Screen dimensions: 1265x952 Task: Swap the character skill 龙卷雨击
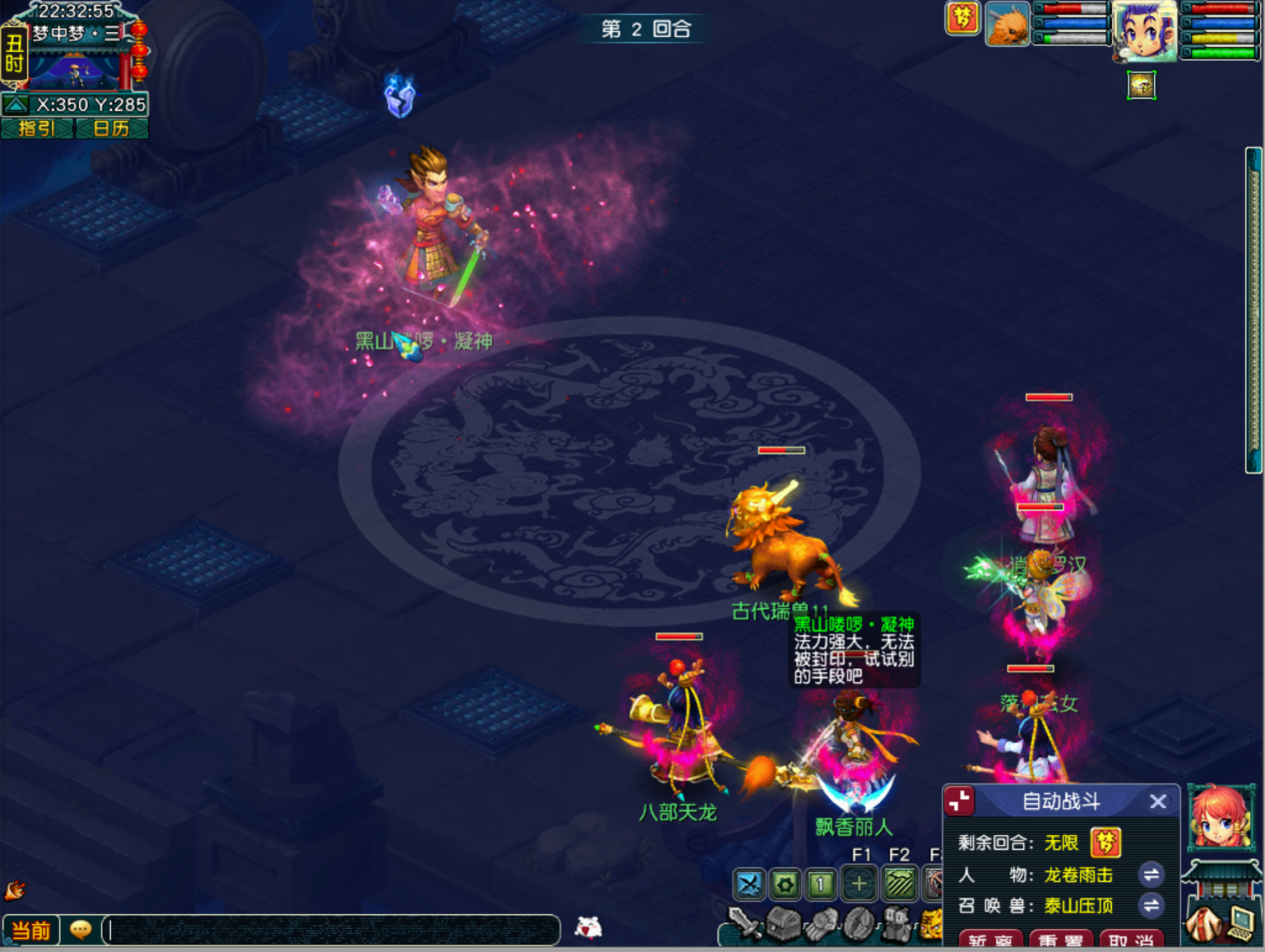click(1151, 875)
